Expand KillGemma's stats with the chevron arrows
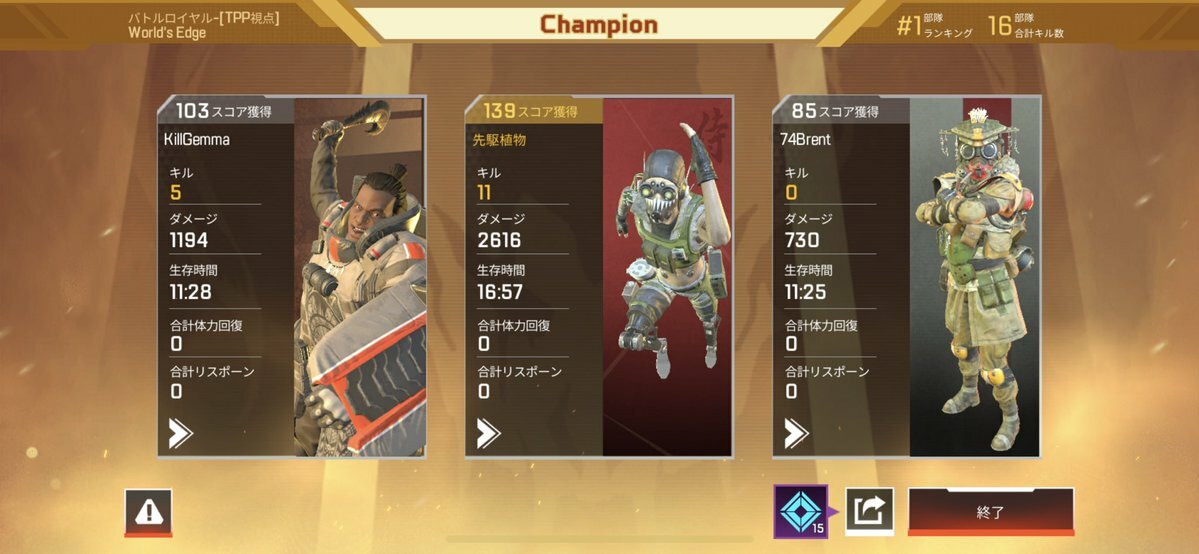Image resolution: width=1199 pixels, height=554 pixels. pyautogui.click(x=181, y=433)
